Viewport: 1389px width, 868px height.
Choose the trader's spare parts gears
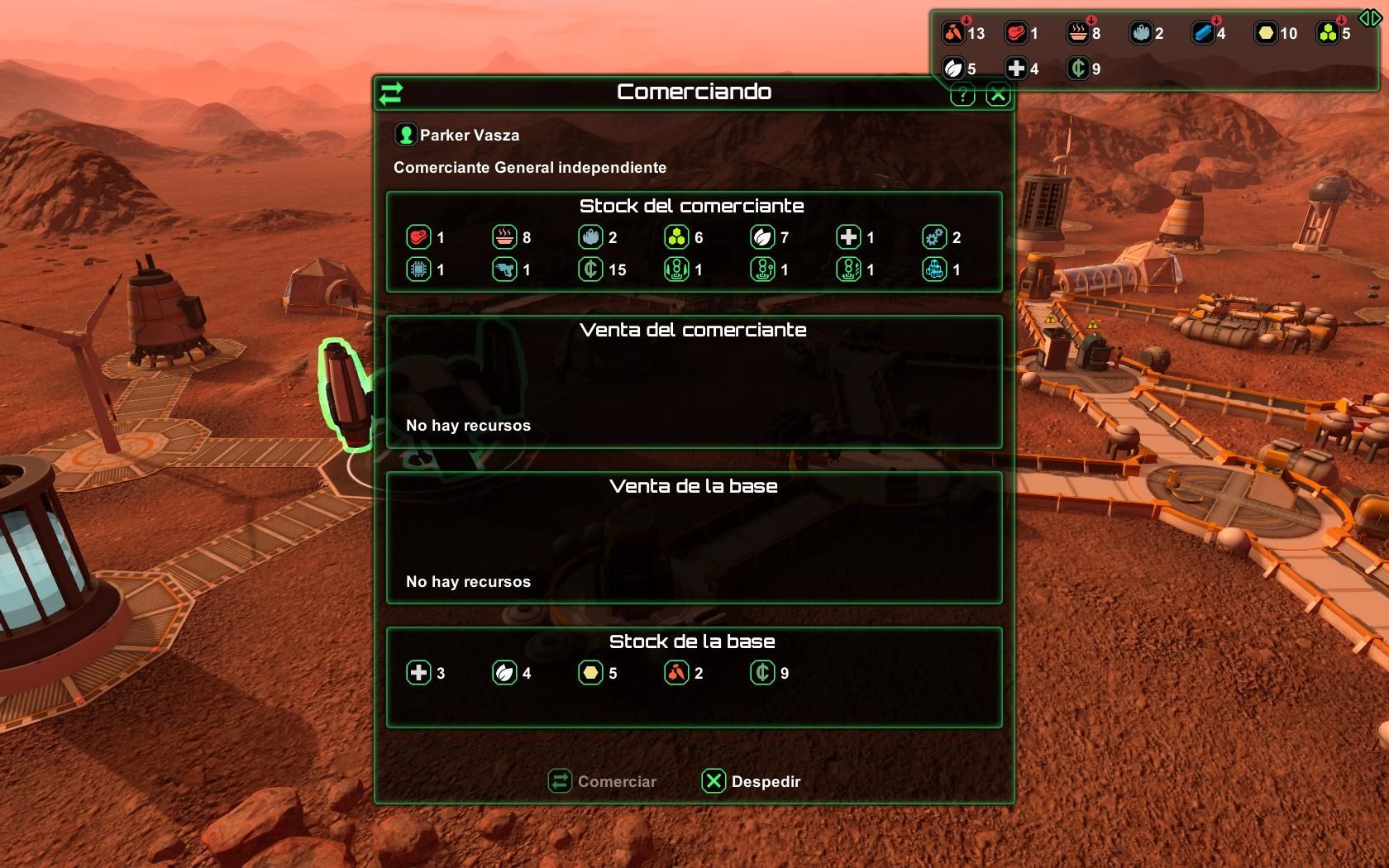click(x=935, y=238)
